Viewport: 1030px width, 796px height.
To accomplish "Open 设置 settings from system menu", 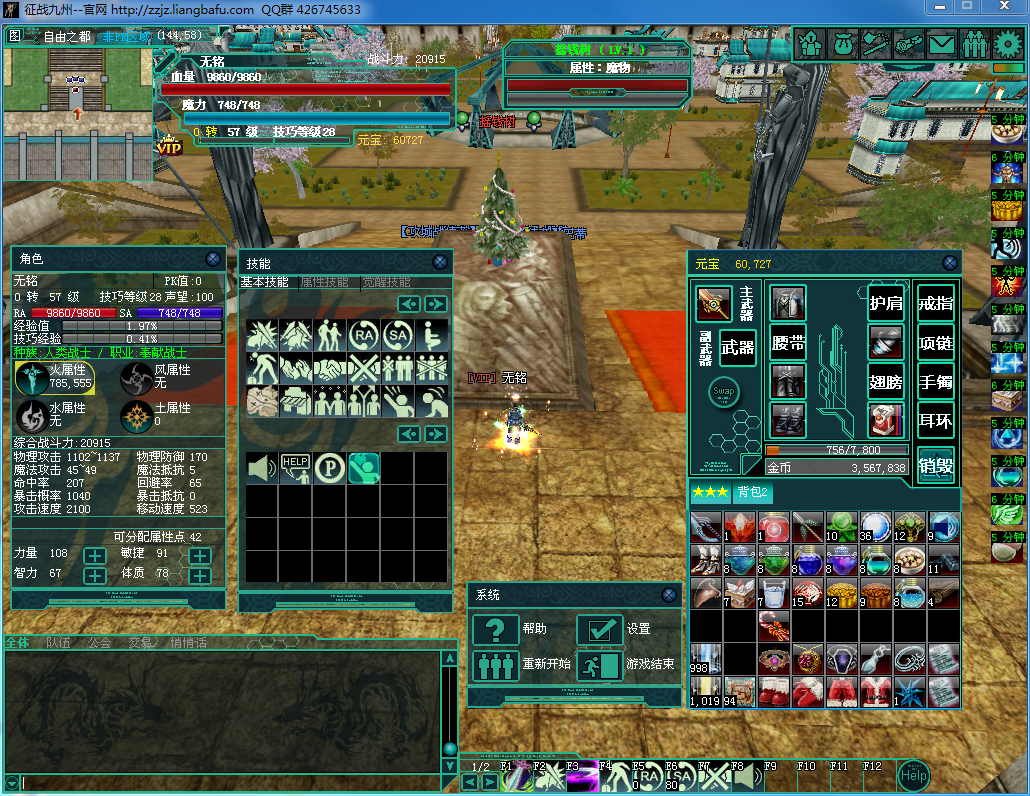I will (600, 630).
